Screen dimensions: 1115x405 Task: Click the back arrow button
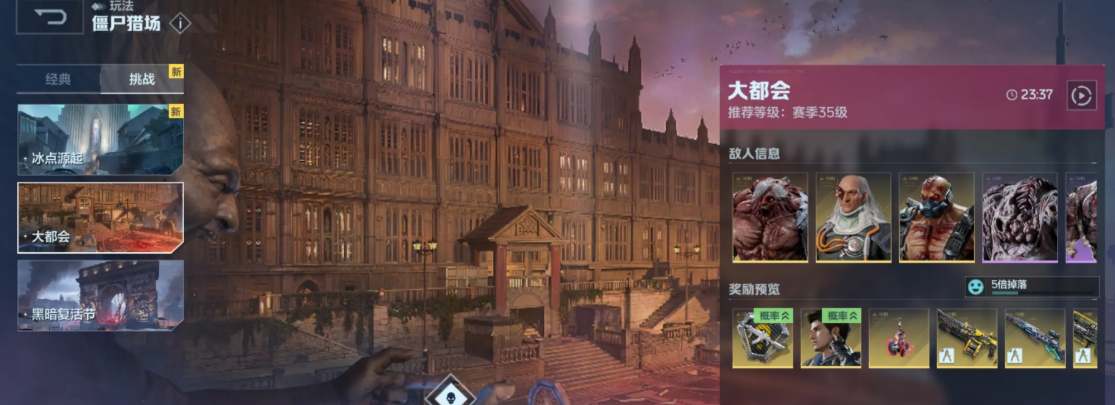[50, 18]
